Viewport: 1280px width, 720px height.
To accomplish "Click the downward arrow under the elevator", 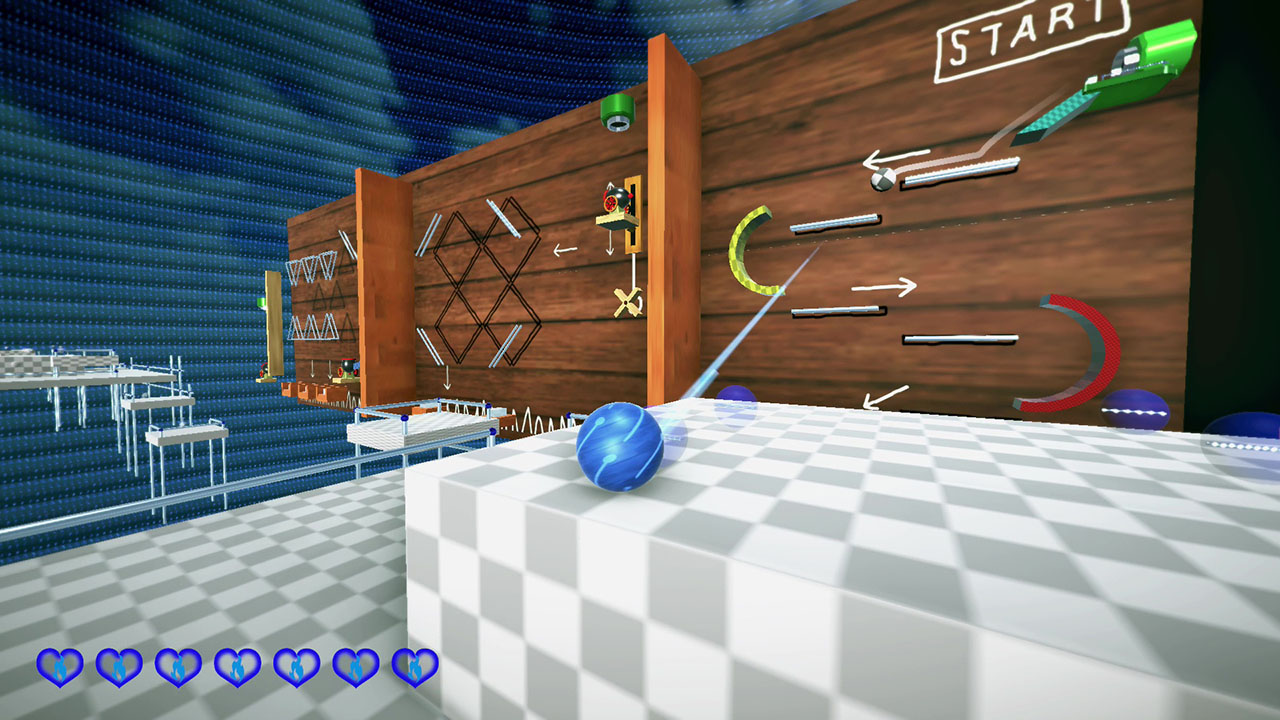I will [610, 250].
